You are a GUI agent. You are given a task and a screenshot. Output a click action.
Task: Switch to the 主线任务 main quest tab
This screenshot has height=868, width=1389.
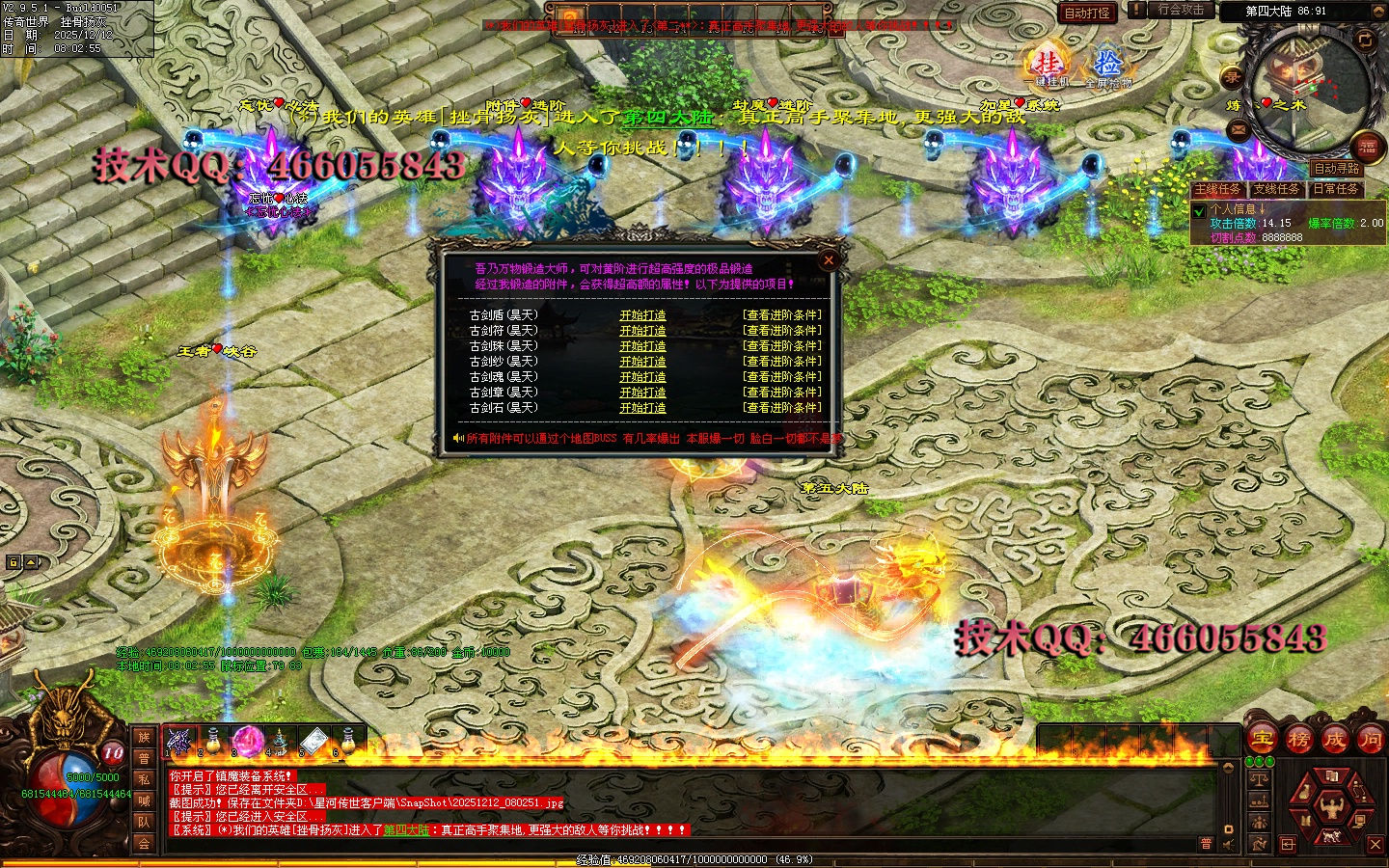[x=1218, y=189]
